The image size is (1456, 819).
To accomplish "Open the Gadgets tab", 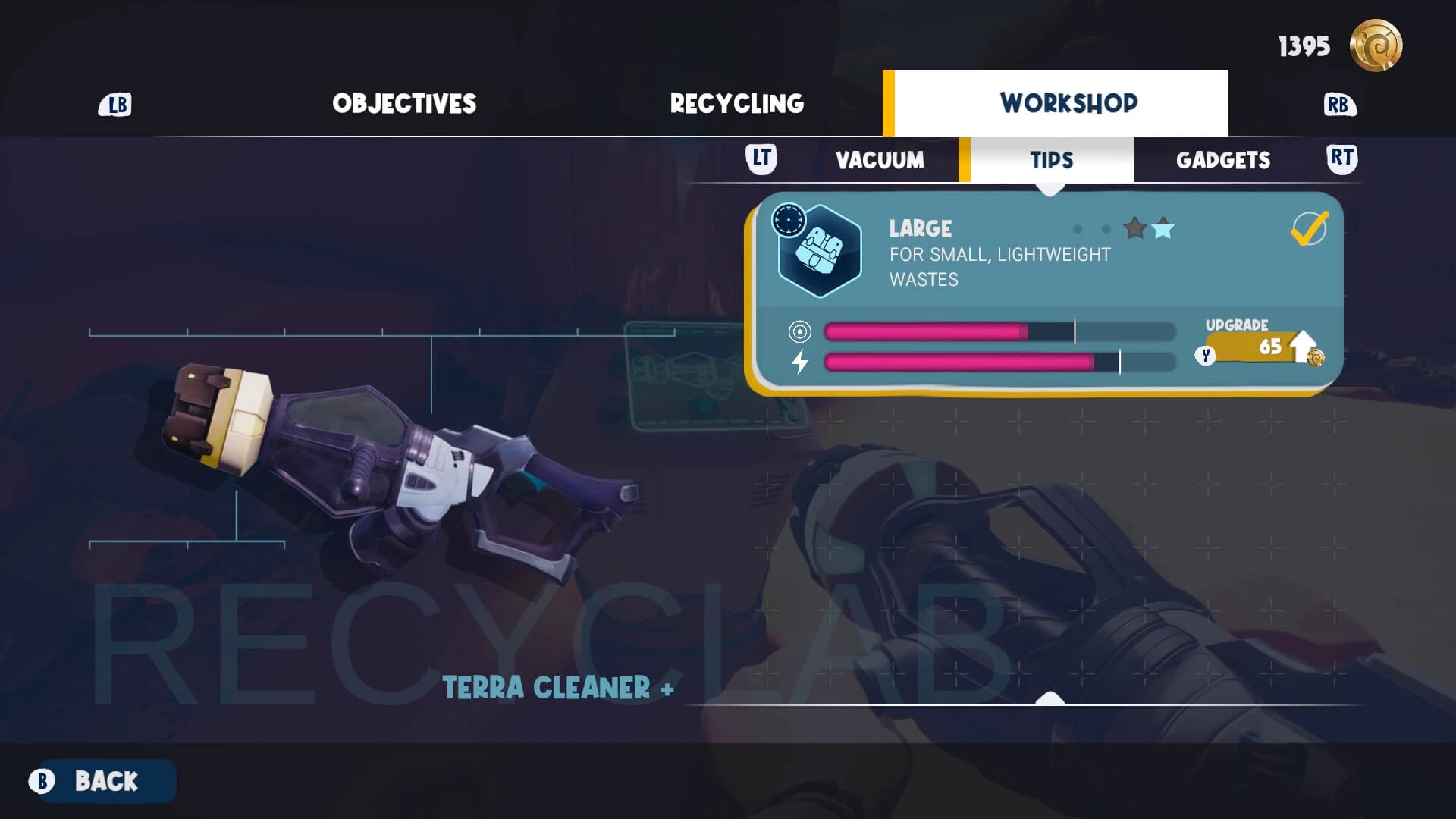I will pos(1224,159).
